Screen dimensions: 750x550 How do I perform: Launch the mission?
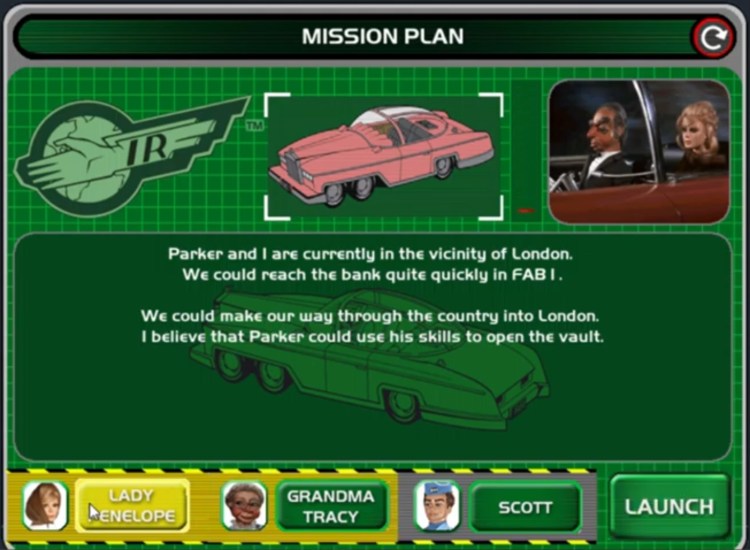coord(669,506)
